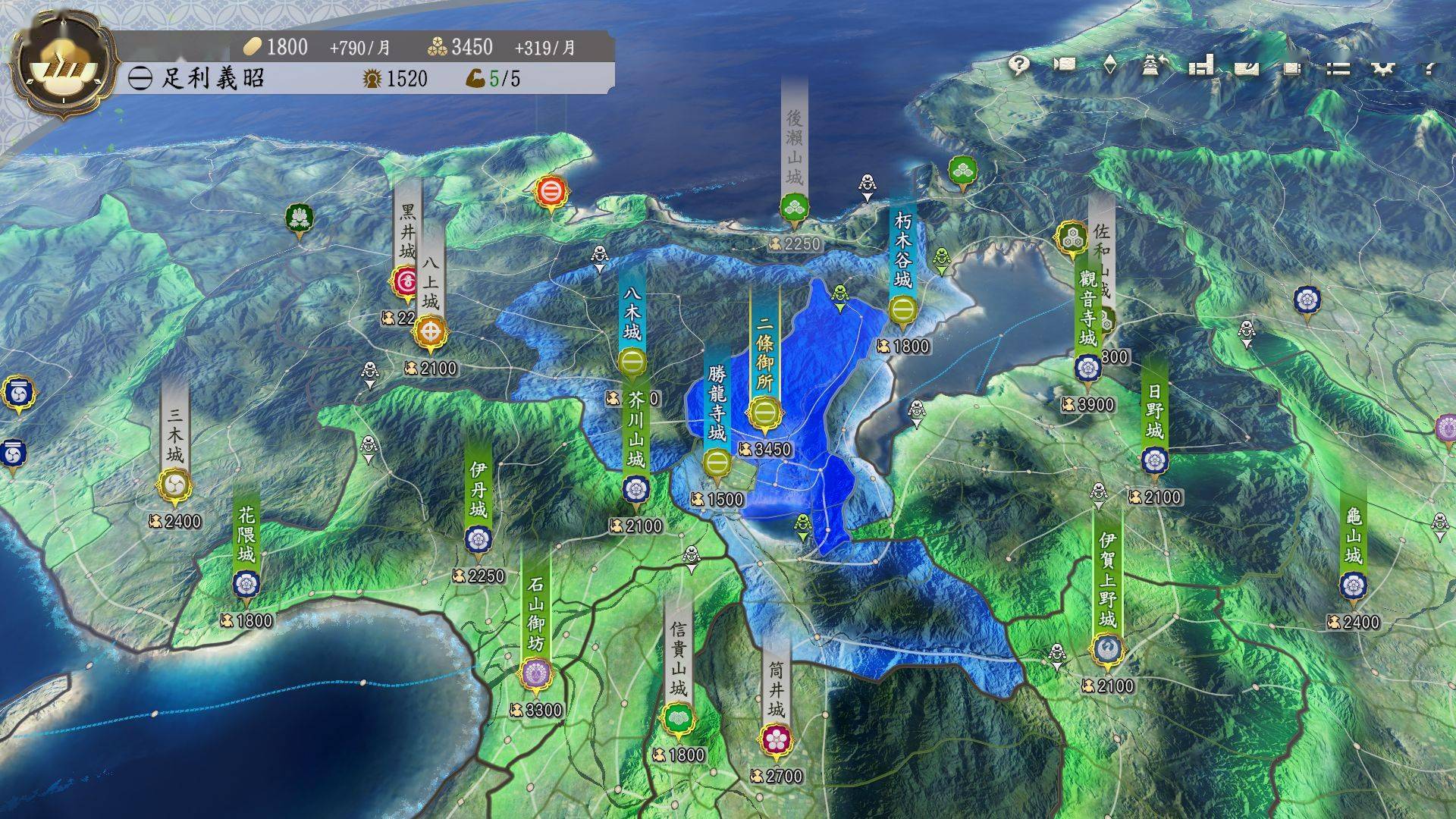The image size is (1456, 819).
Task: Pick the Ishiyama Gobo purple crest marker
Action: (x=536, y=673)
